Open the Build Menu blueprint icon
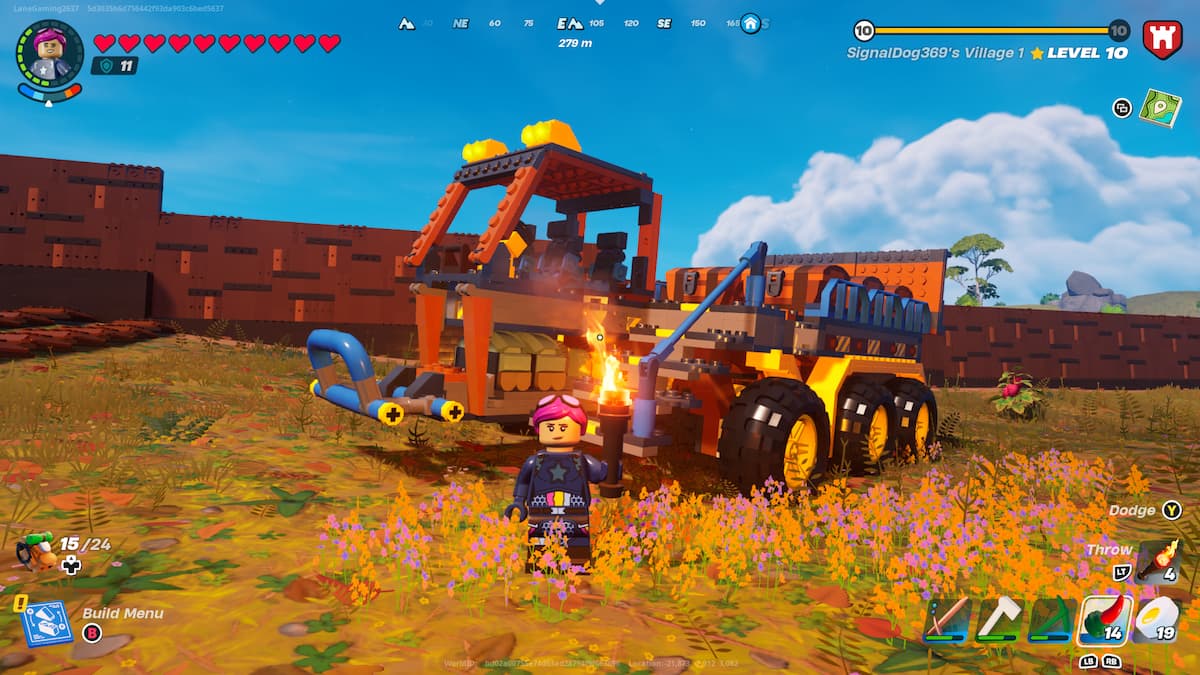The height and width of the screenshot is (675, 1200). point(46,622)
